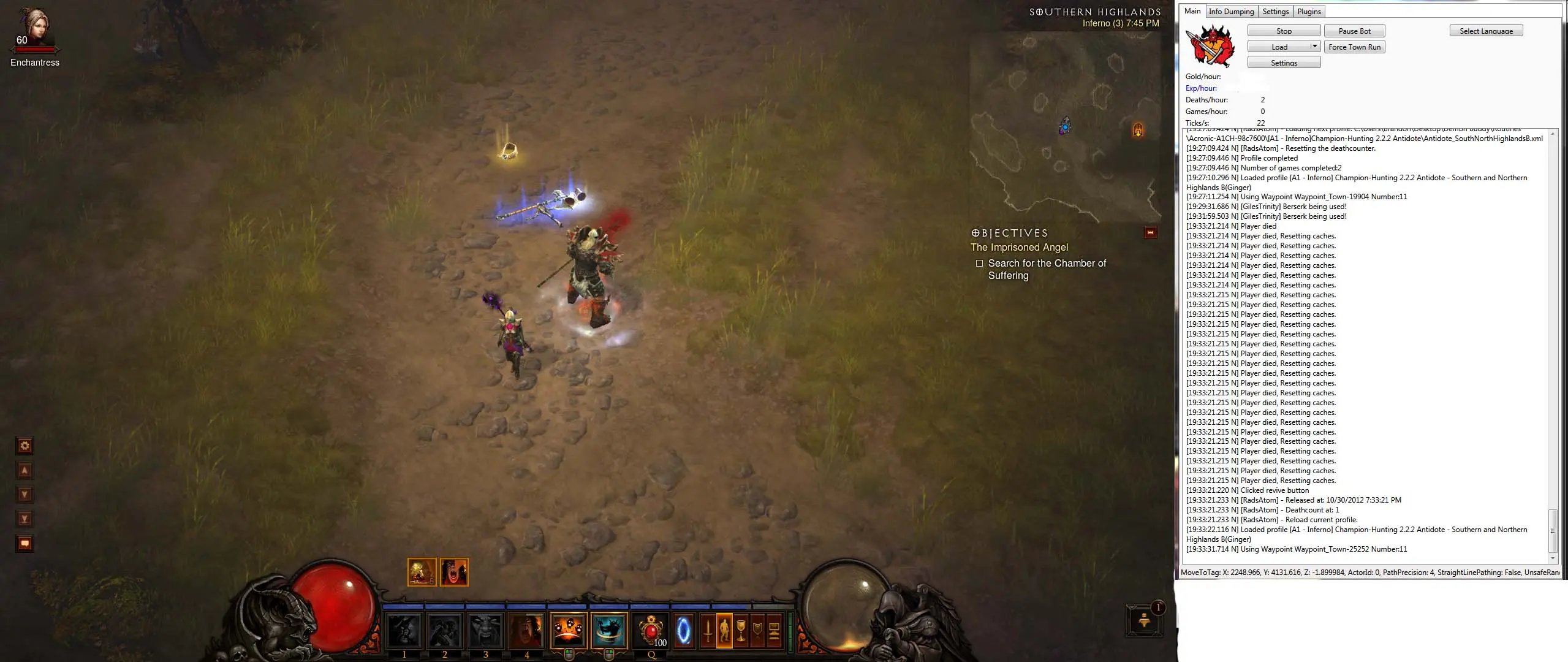Click the Load profile button
The width and height of the screenshot is (1568, 662).
[x=1279, y=47]
